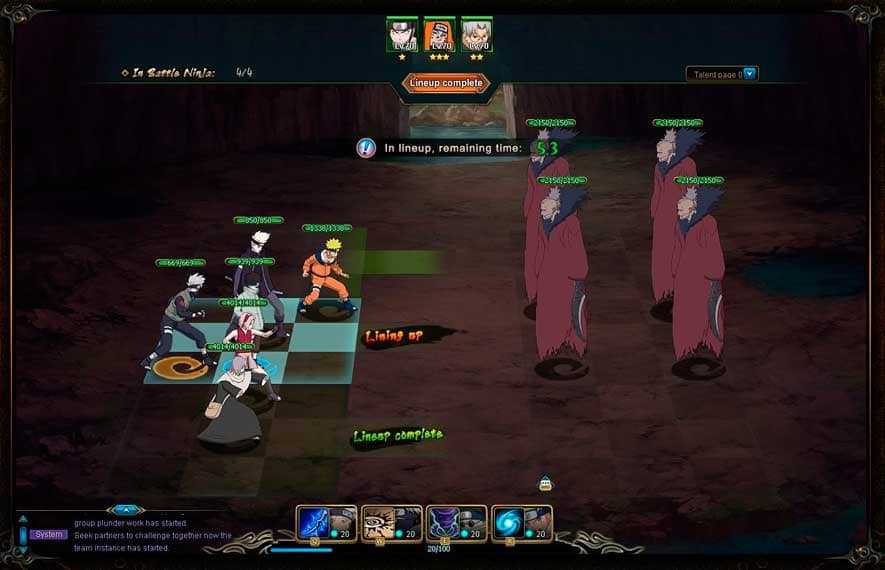Open the Talent page dropdown

750,73
